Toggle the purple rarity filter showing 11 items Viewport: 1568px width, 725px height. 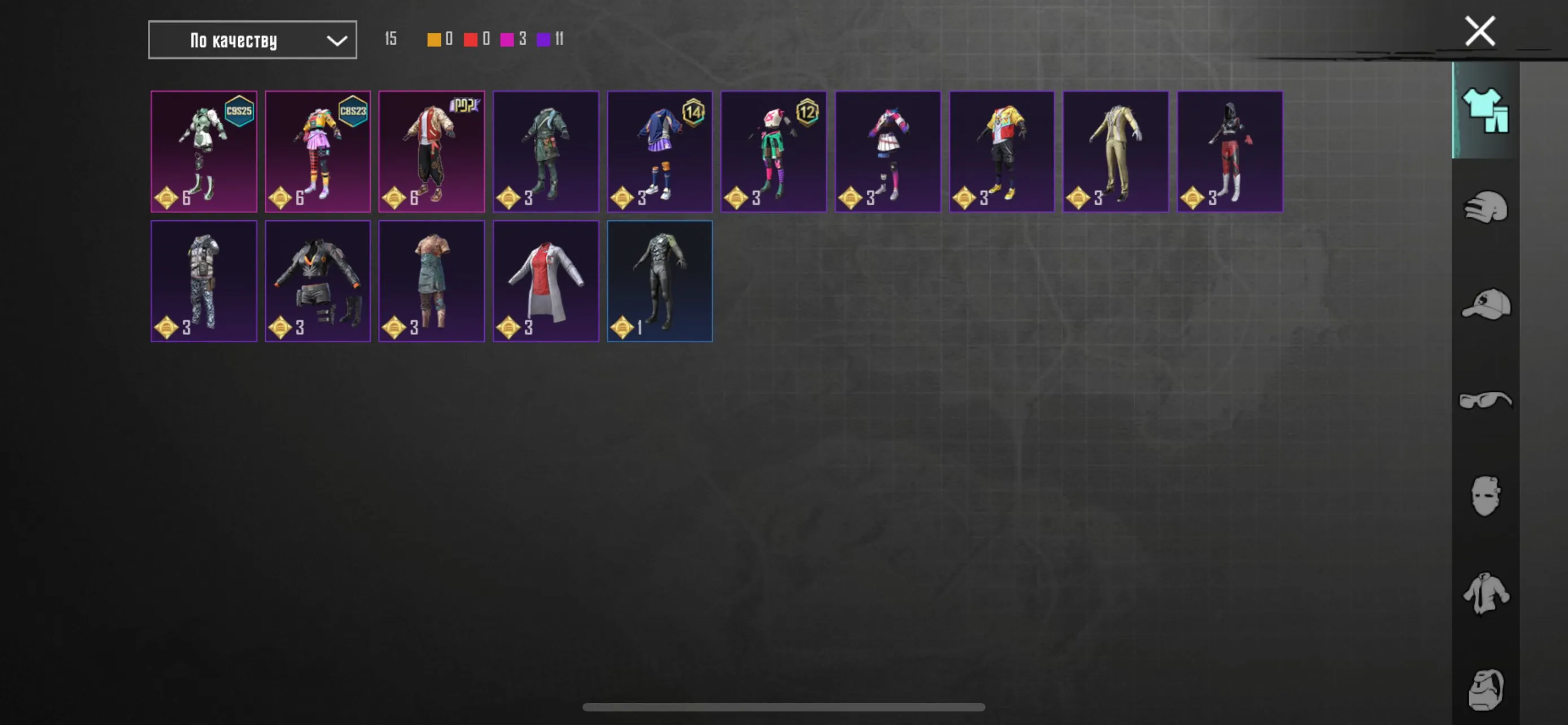544,40
